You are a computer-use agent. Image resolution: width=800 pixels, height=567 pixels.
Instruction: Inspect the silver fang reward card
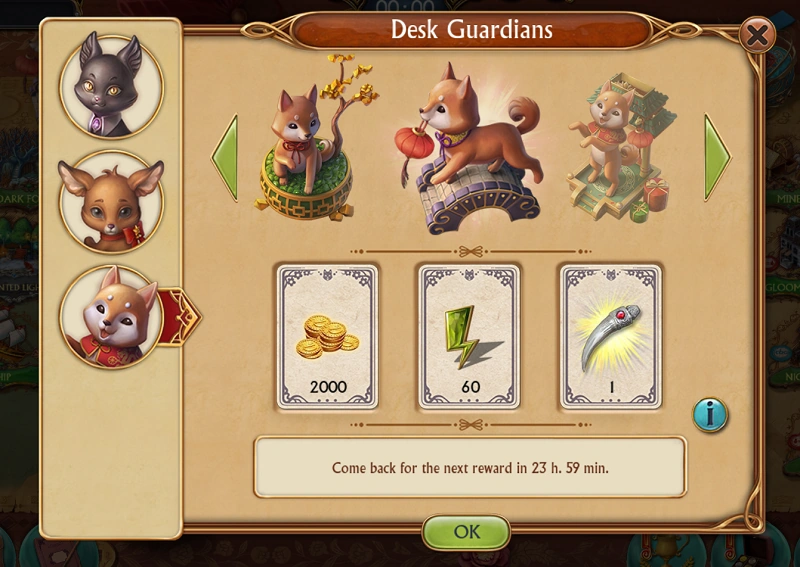[x=611, y=336]
